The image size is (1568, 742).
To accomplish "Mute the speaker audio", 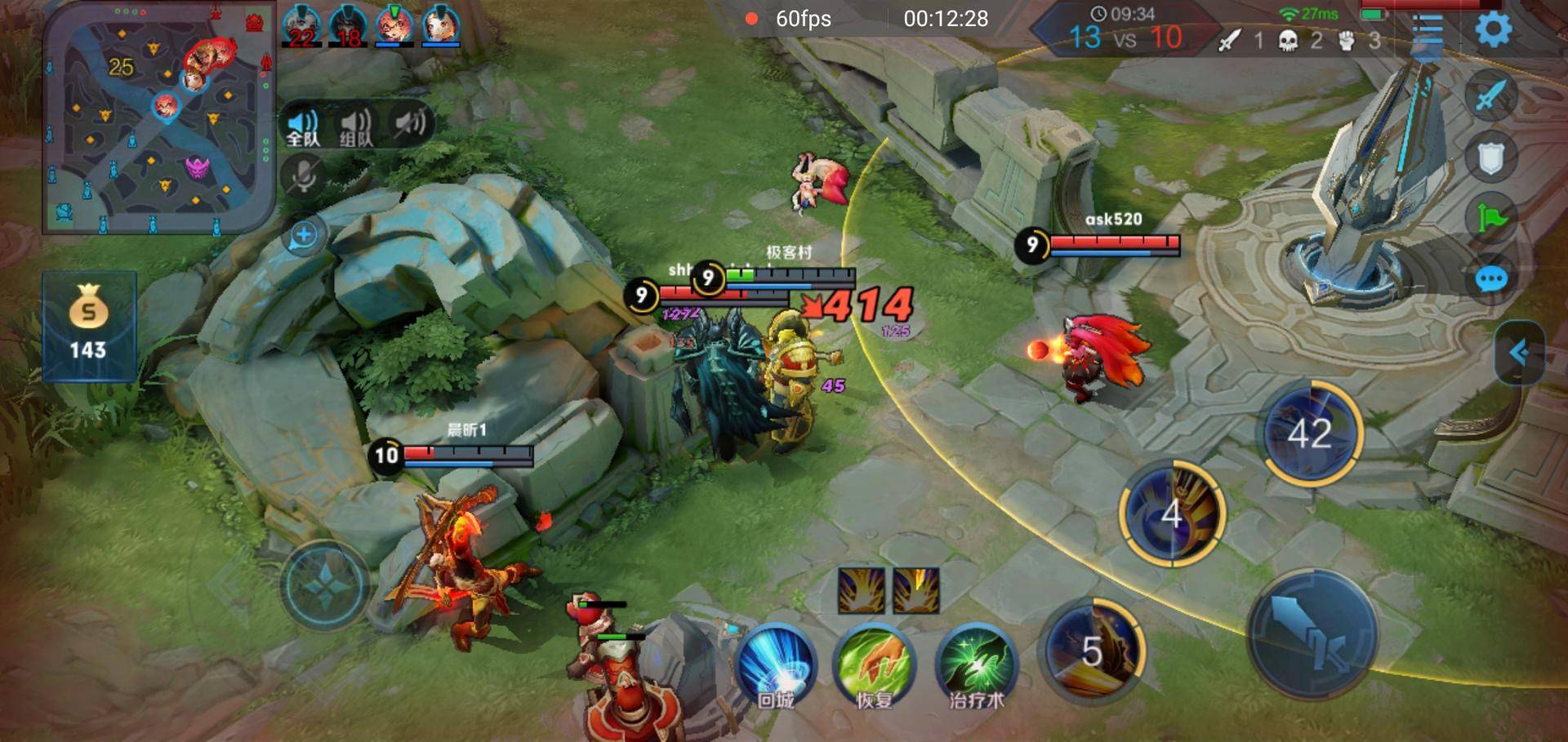I will point(410,124).
